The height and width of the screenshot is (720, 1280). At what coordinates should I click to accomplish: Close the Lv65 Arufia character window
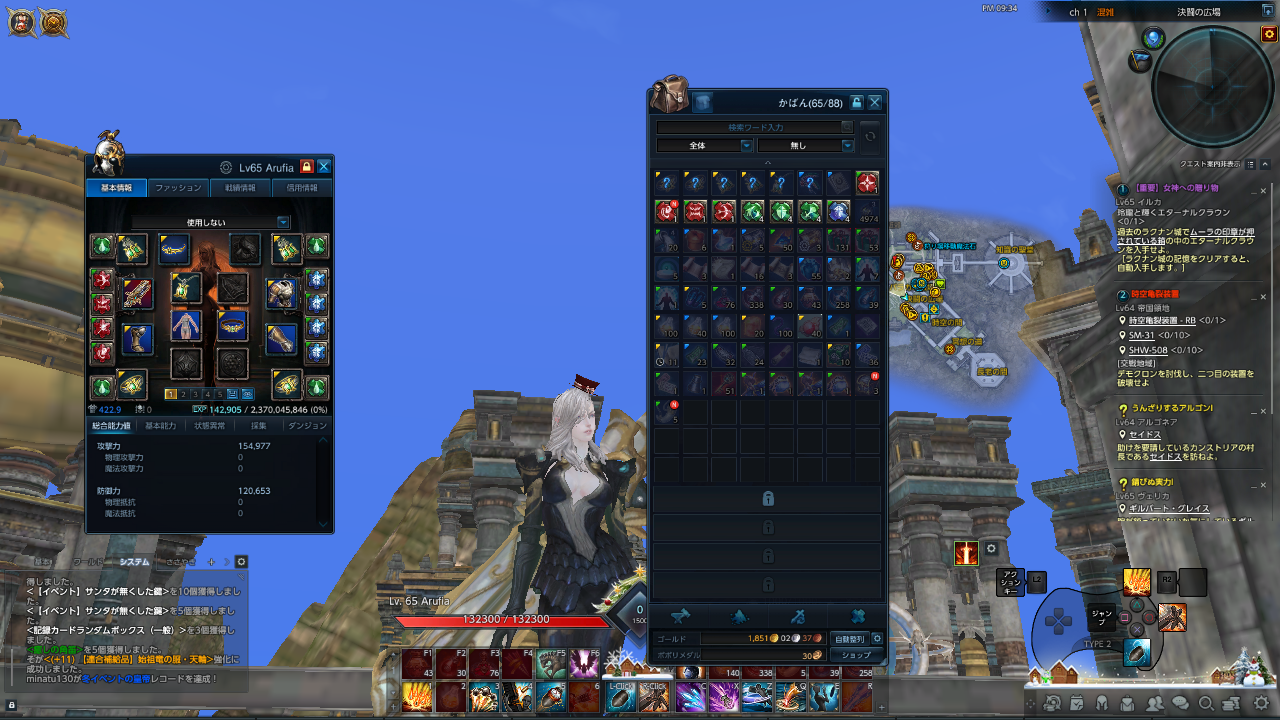coord(323,167)
